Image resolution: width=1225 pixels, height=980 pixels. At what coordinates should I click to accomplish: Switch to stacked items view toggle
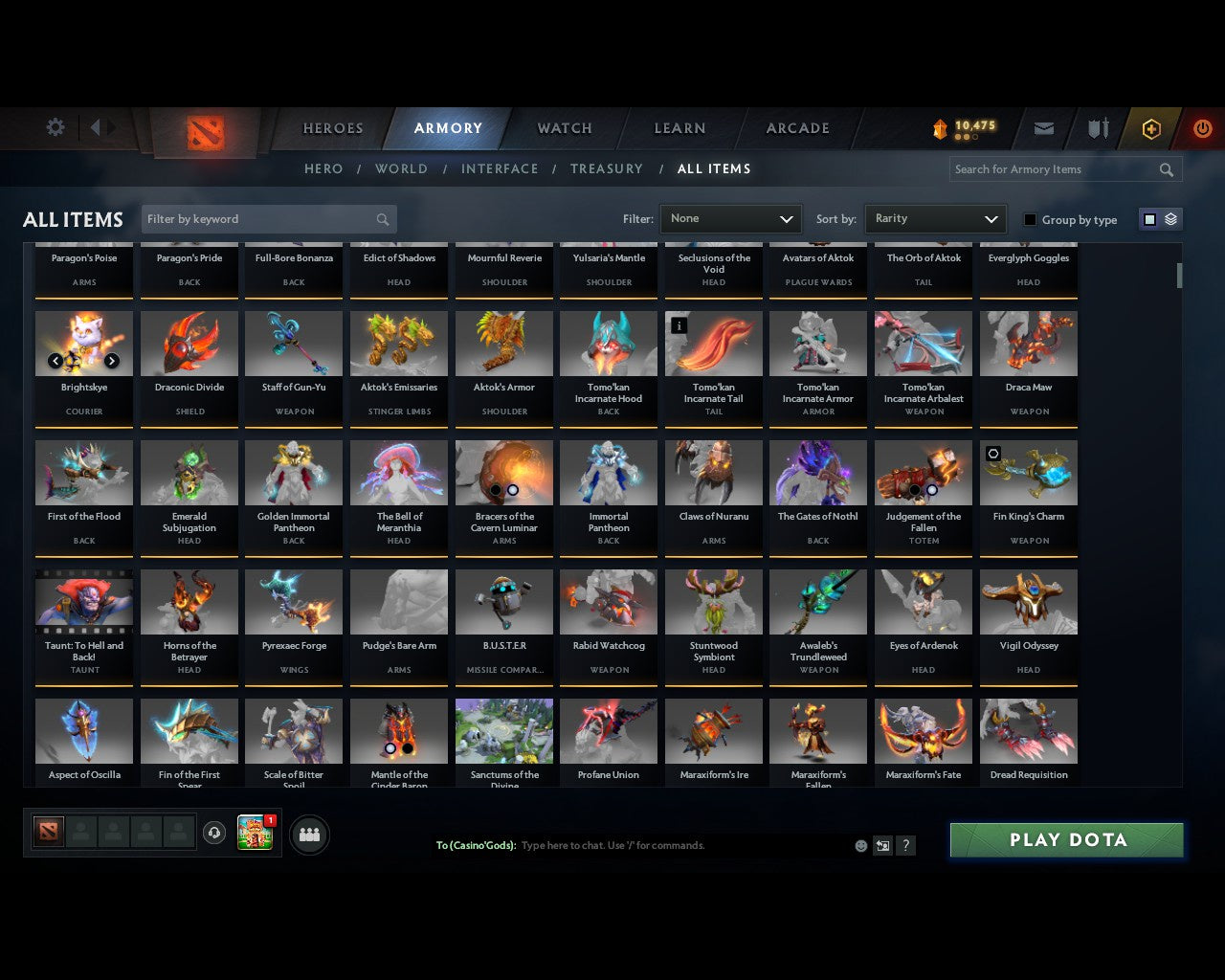click(x=1169, y=218)
